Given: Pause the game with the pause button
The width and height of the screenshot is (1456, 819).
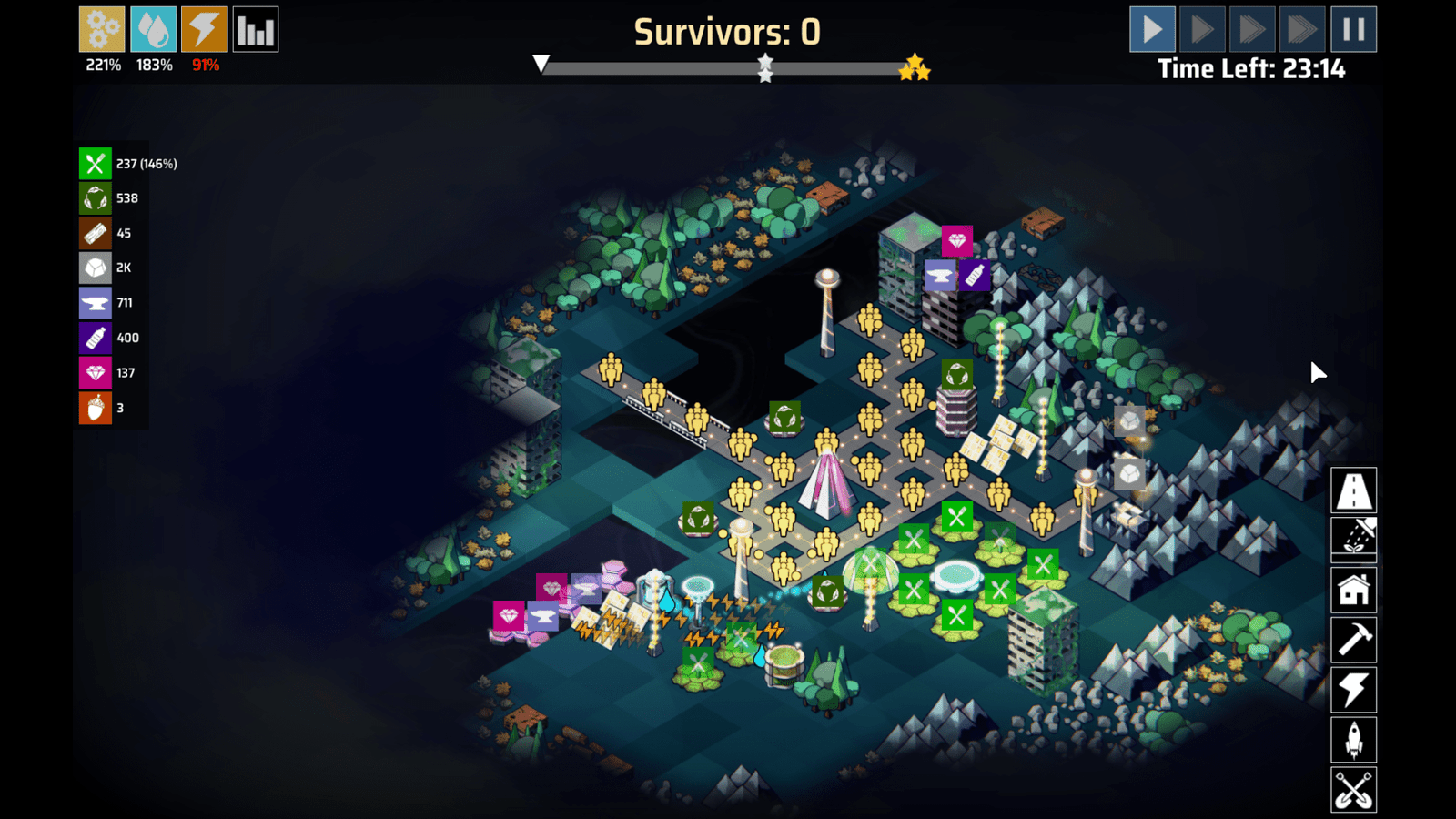Looking at the screenshot, I should (x=1352, y=28).
